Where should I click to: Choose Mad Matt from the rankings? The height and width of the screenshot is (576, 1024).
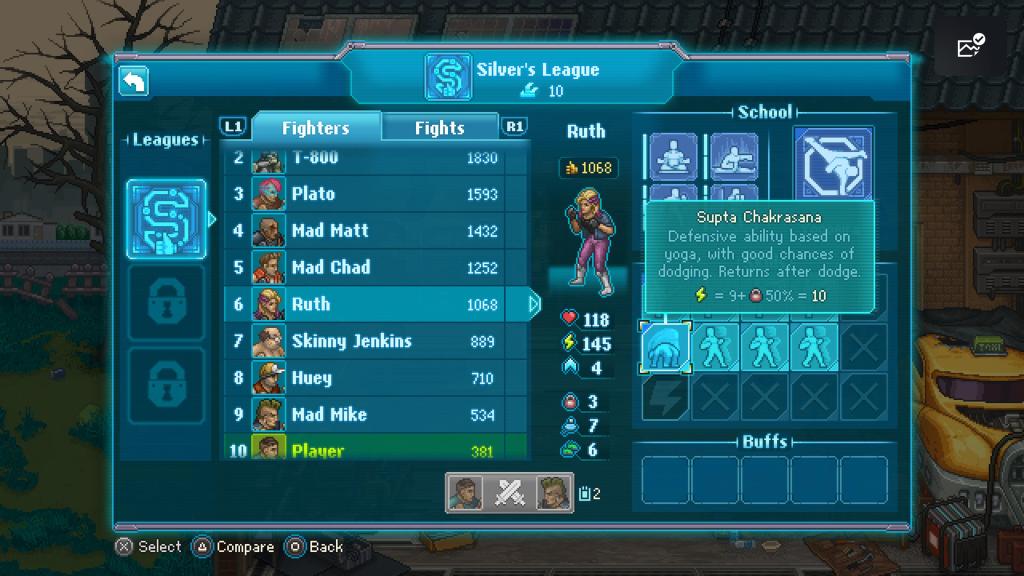pos(375,231)
